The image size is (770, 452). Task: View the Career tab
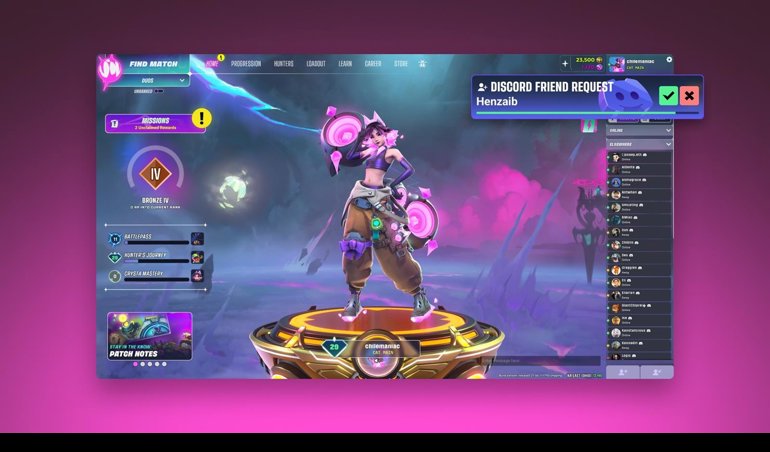(373, 64)
